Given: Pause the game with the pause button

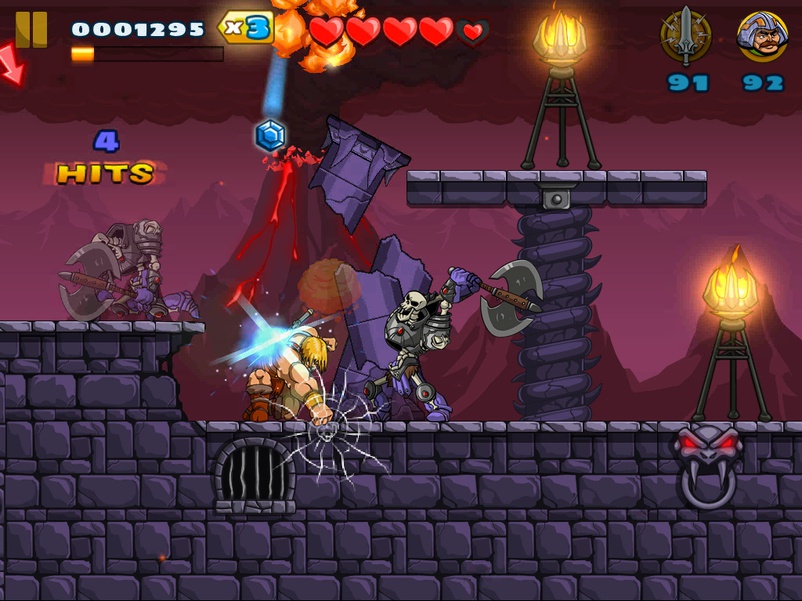Looking at the screenshot, I should pyautogui.click(x=31, y=28).
